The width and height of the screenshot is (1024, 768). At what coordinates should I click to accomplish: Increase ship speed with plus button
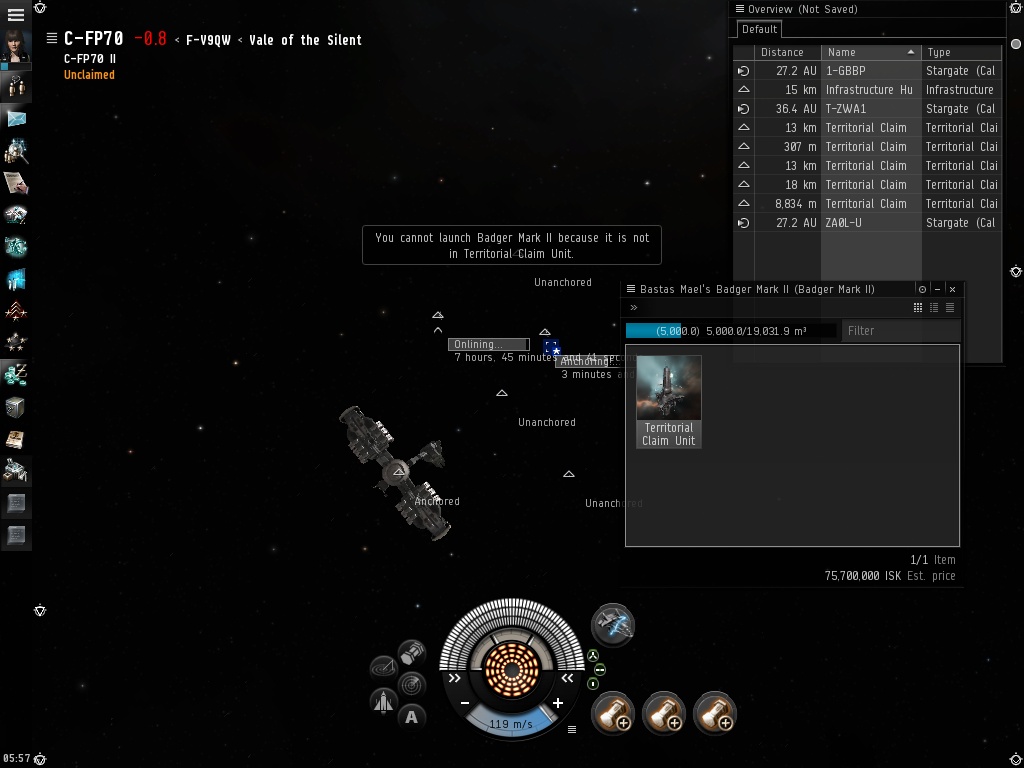click(x=558, y=703)
